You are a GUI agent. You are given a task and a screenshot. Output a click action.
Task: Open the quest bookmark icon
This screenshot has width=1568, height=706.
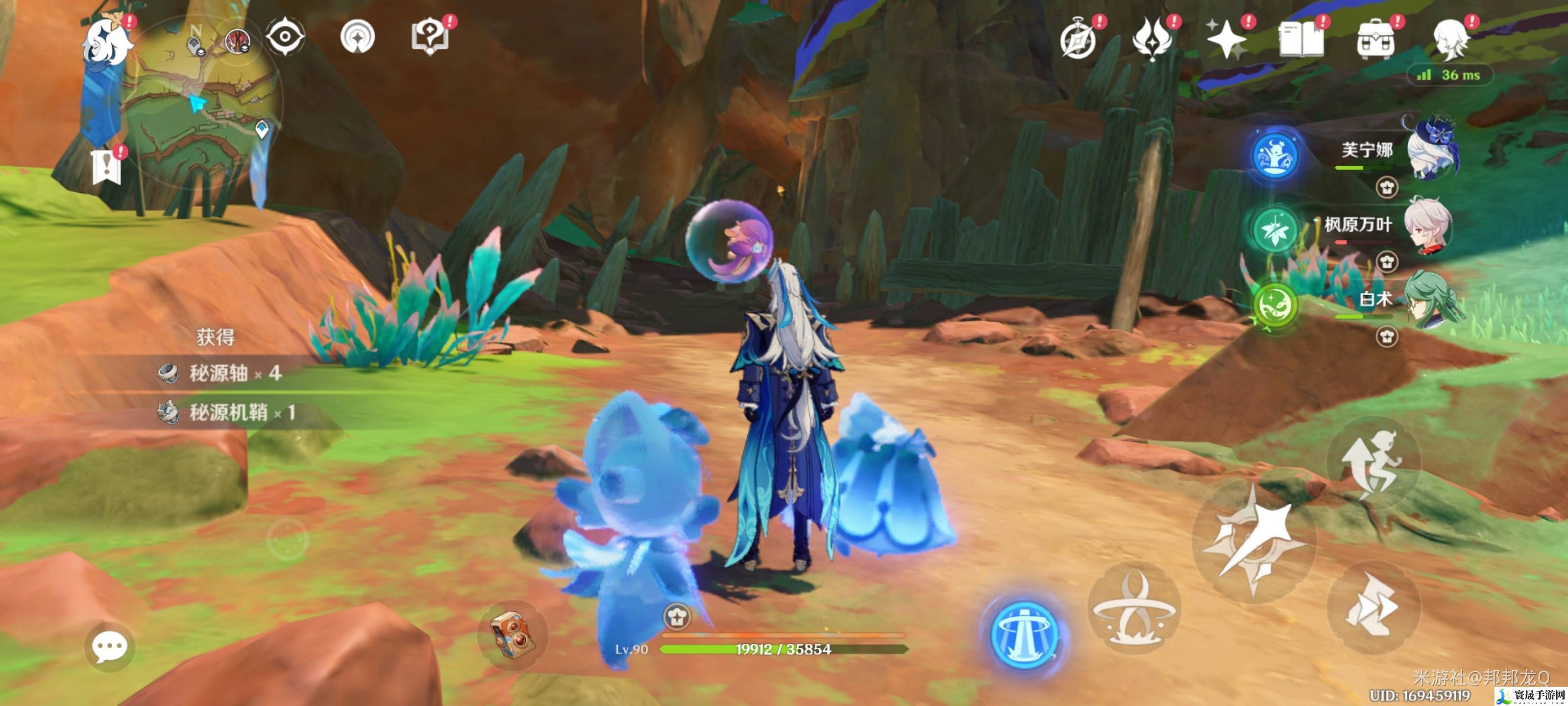pyautogui.click(x=106, y=166)
